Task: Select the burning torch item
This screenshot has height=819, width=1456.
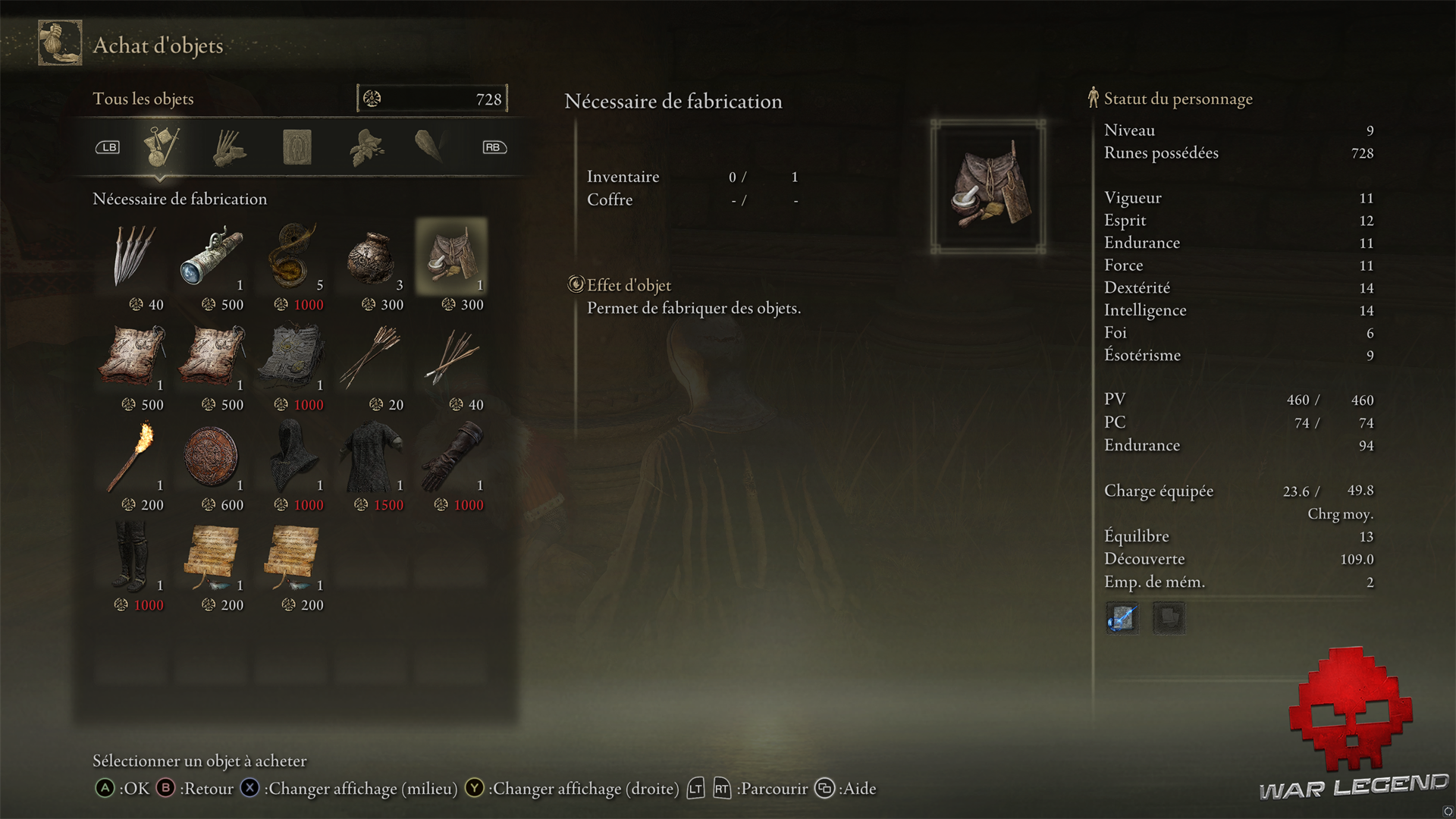Action: click(x=134, y=457)
